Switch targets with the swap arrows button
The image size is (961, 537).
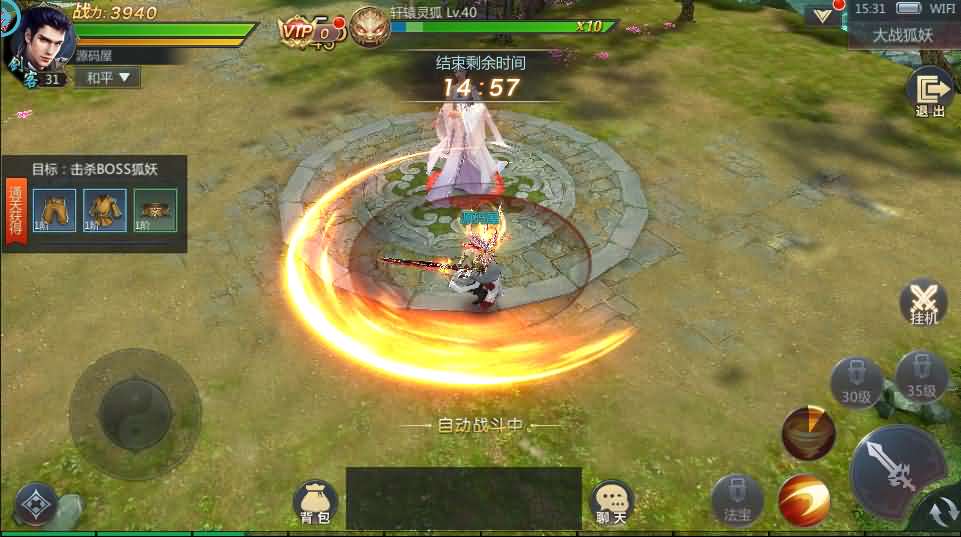point(942,514)
